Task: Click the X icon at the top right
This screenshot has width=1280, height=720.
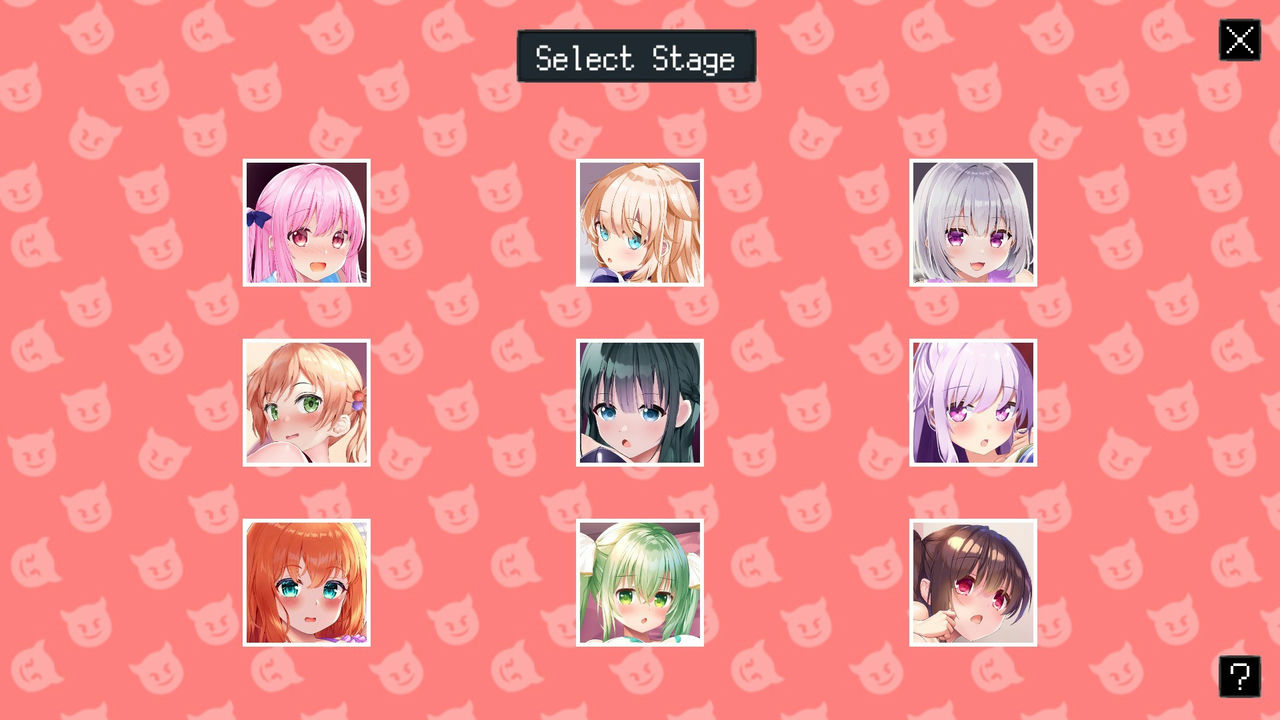Action: point(1239,40)
